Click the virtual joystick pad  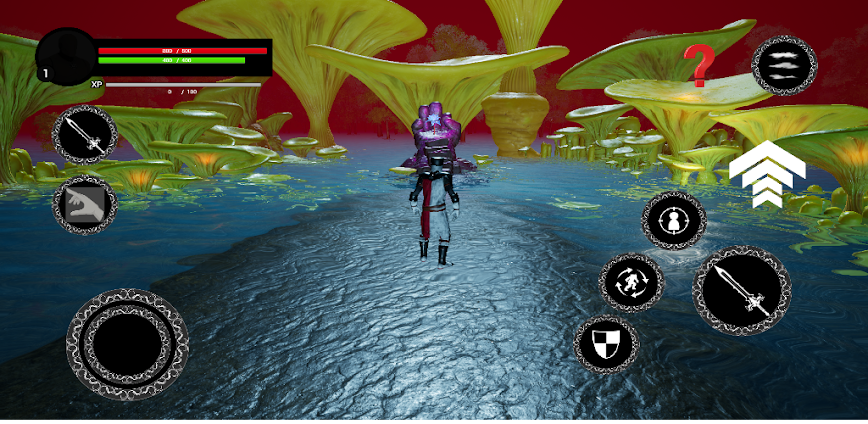pyautogui.click(x=127, y=344)
